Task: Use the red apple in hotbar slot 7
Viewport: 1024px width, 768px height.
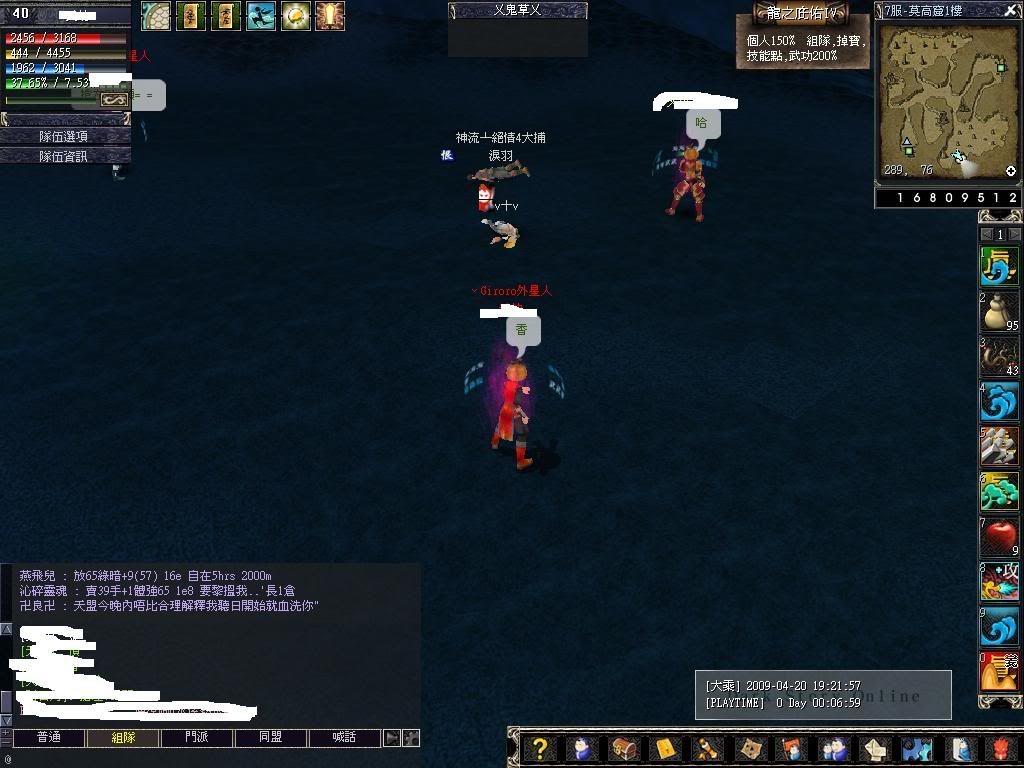Action: 998,537
